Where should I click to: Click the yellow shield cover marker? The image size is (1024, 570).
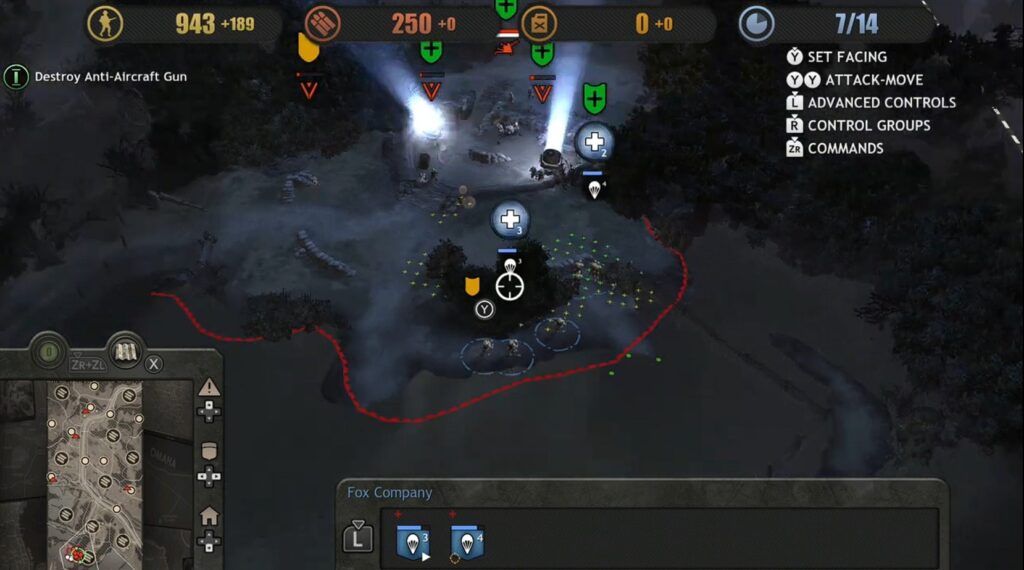[x=472, y=288]
